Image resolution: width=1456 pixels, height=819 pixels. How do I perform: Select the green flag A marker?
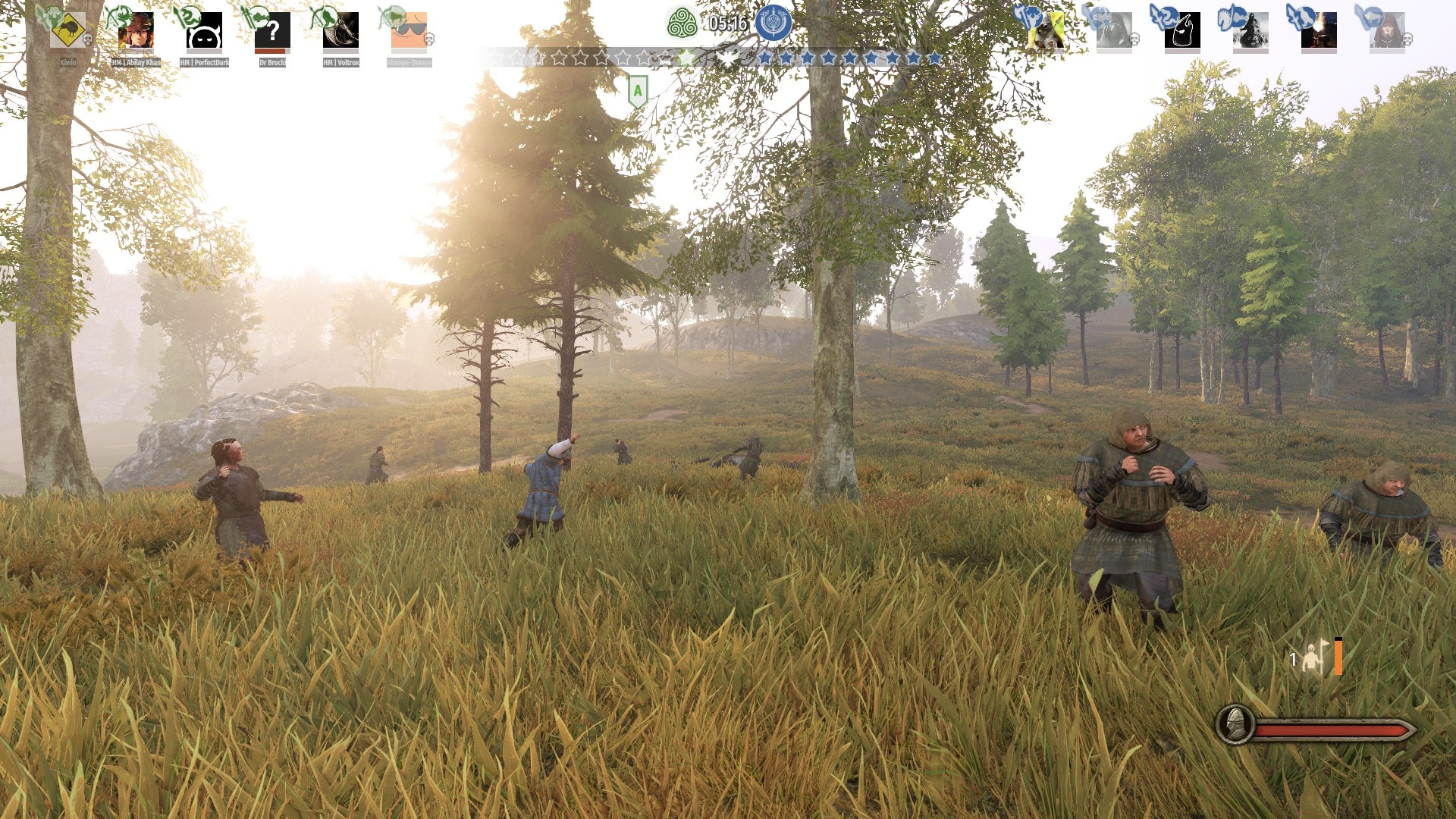638,91
